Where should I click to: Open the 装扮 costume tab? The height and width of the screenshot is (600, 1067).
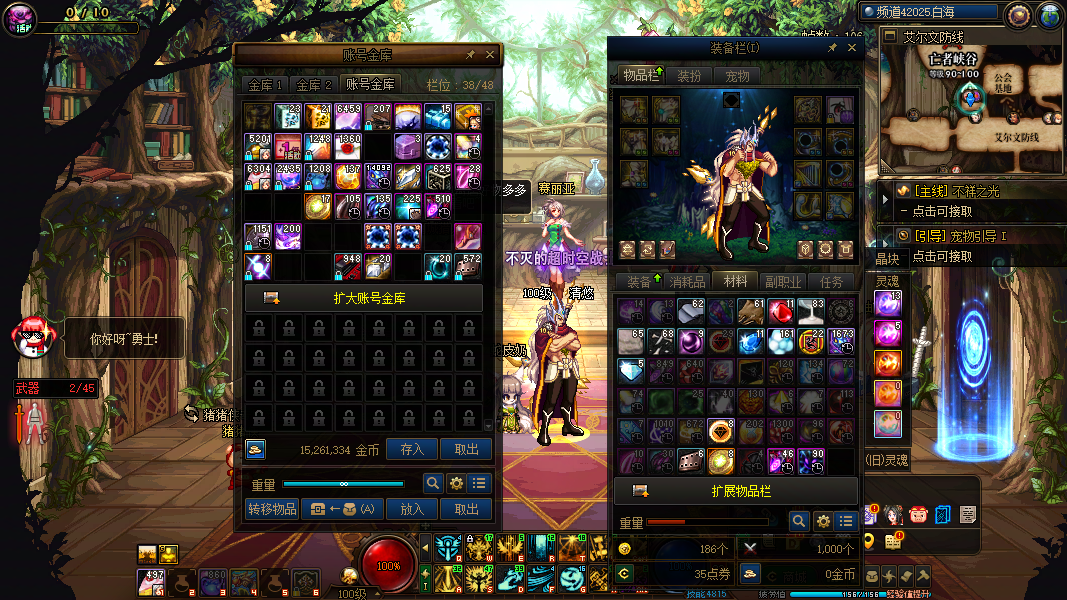point(689,76)
